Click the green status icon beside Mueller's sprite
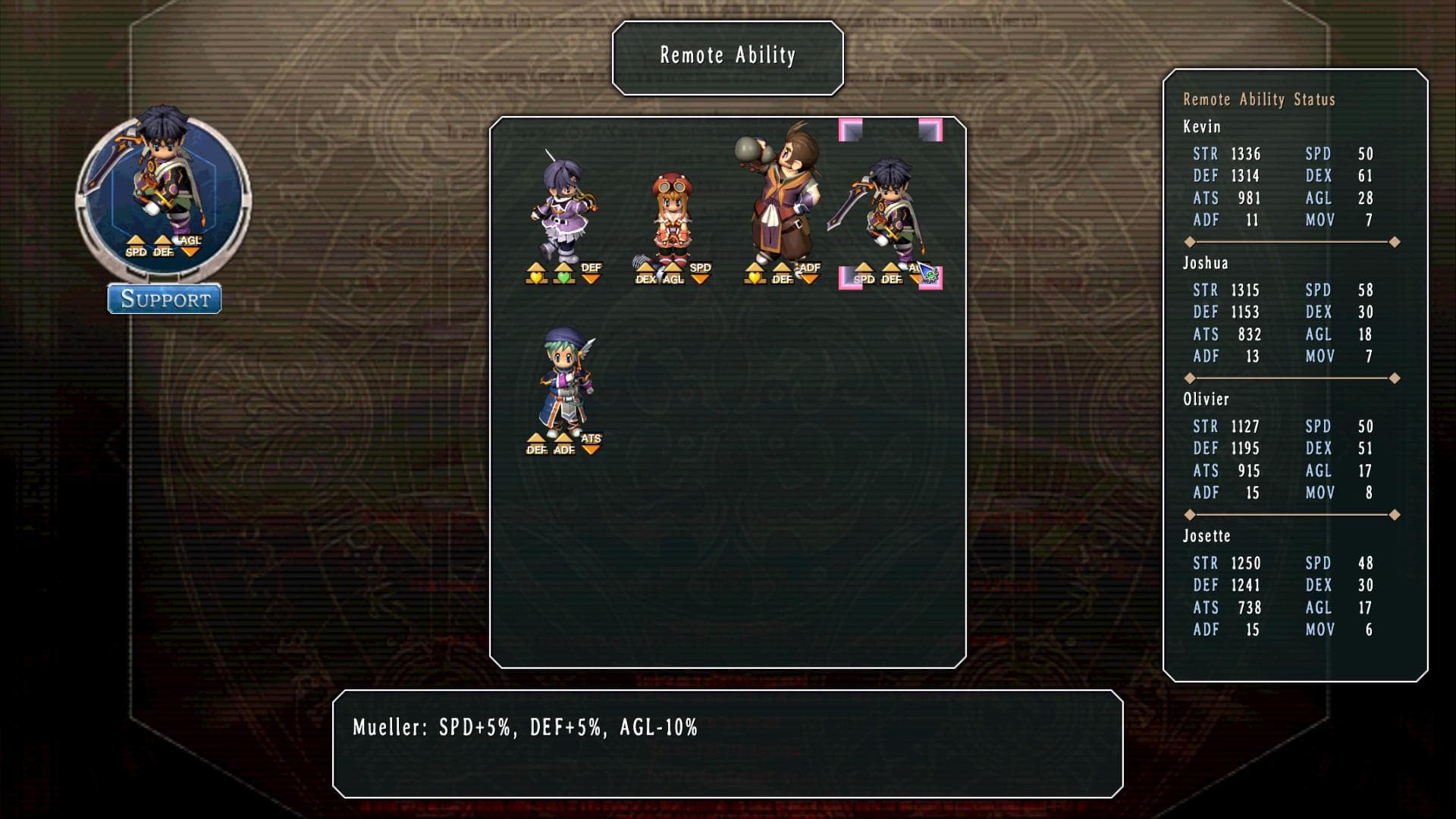 (930, 276)
